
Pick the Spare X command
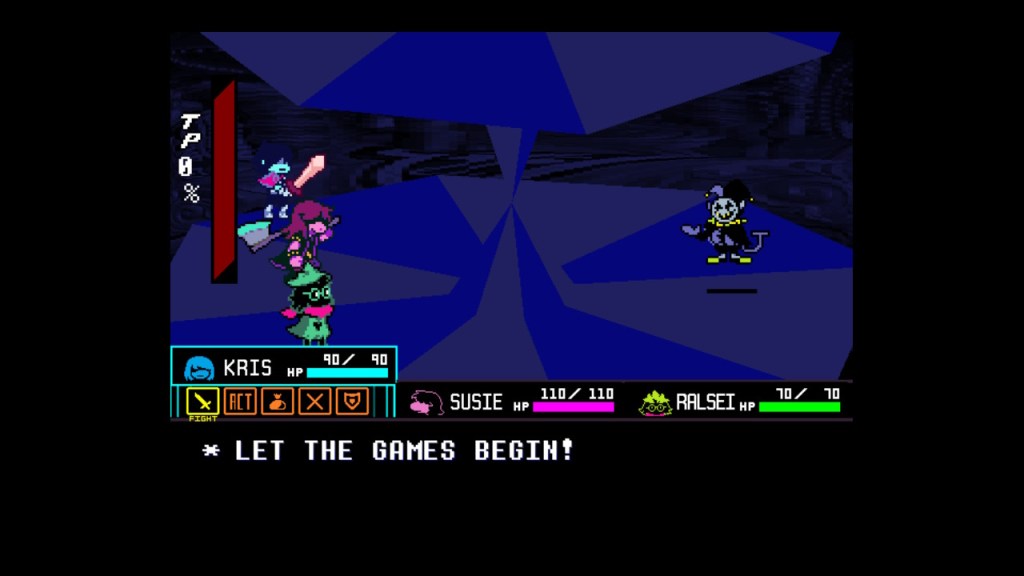click(x=314, y=401)
